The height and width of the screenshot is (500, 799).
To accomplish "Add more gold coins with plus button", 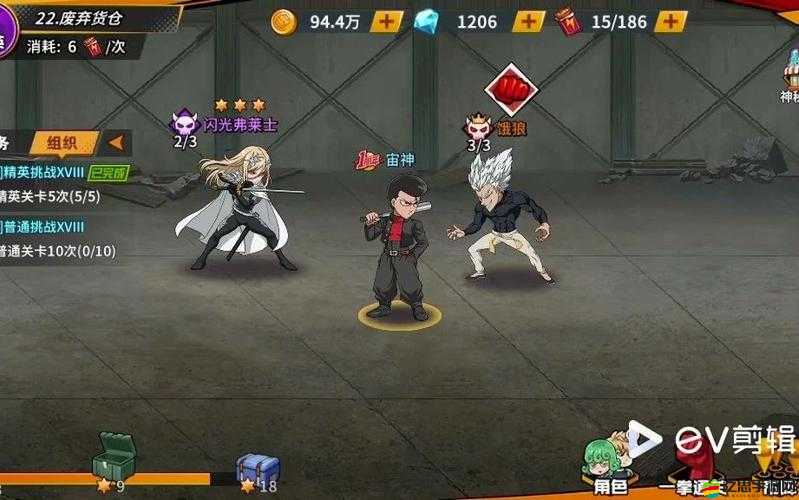I will tap(387, 21).
